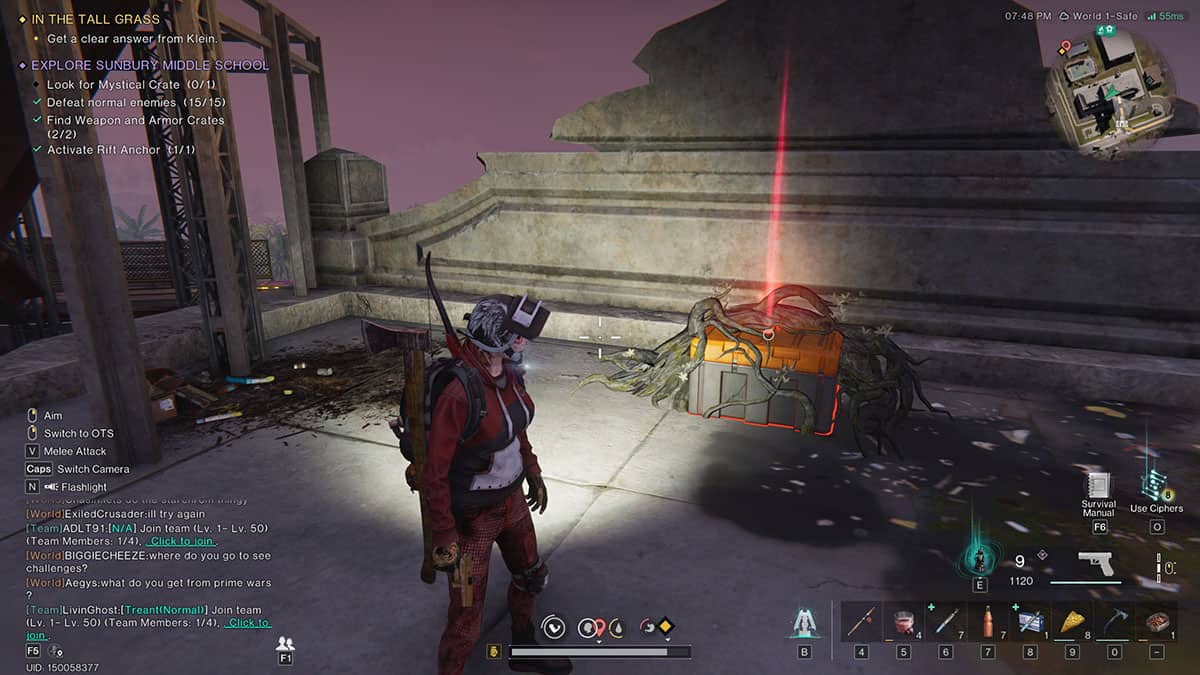Select the orange soda bottle slot
The width and height of the screenshot is (1200, 675).
coord(988,622)
